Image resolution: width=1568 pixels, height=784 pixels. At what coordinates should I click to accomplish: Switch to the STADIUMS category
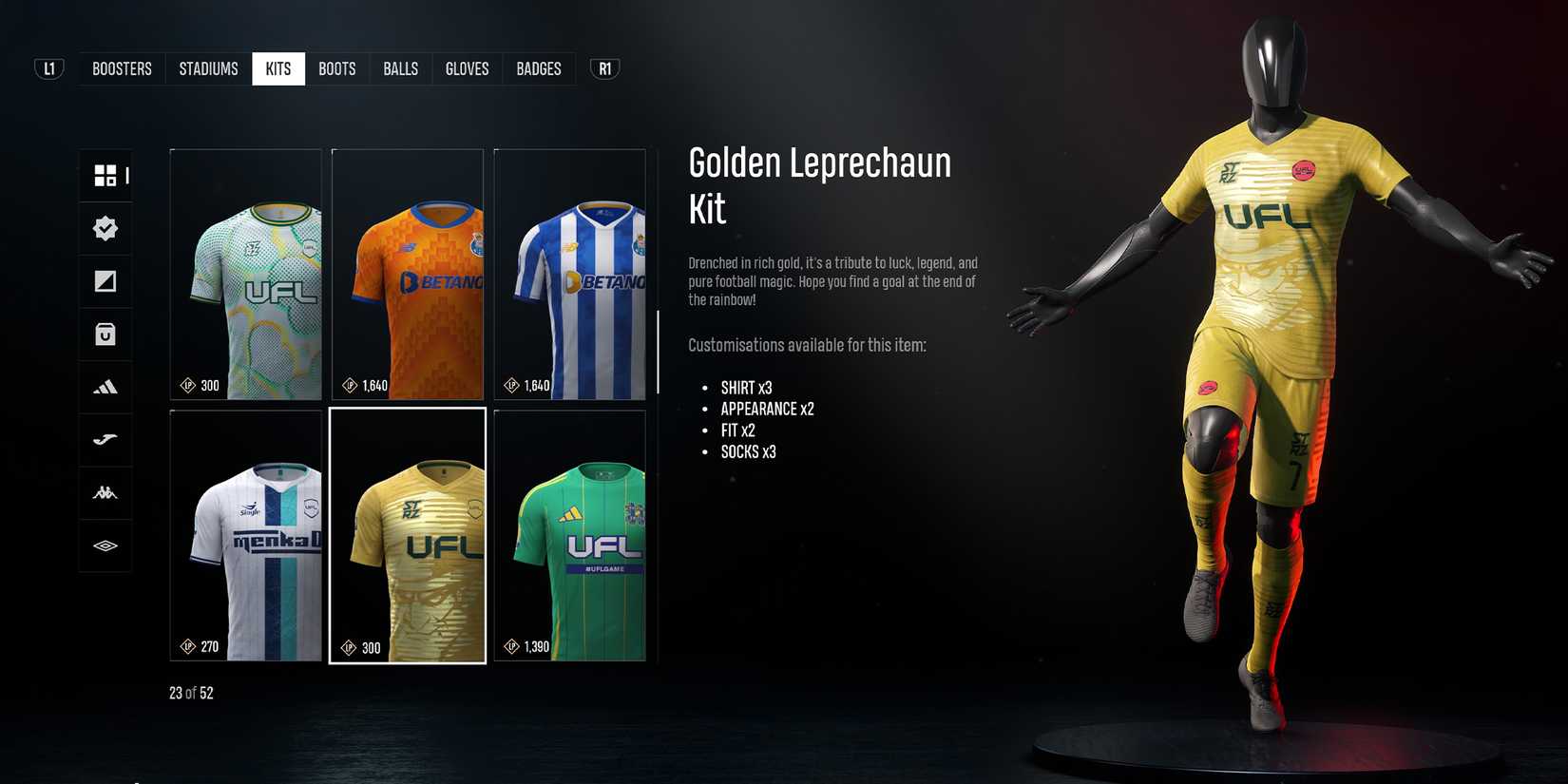pos(208,67)
